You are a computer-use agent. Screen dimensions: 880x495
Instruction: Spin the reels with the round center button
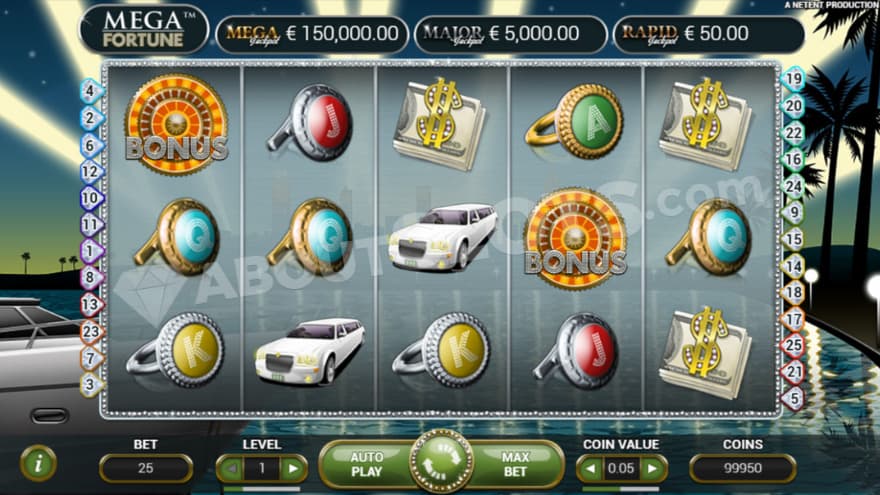click(441, 462)
